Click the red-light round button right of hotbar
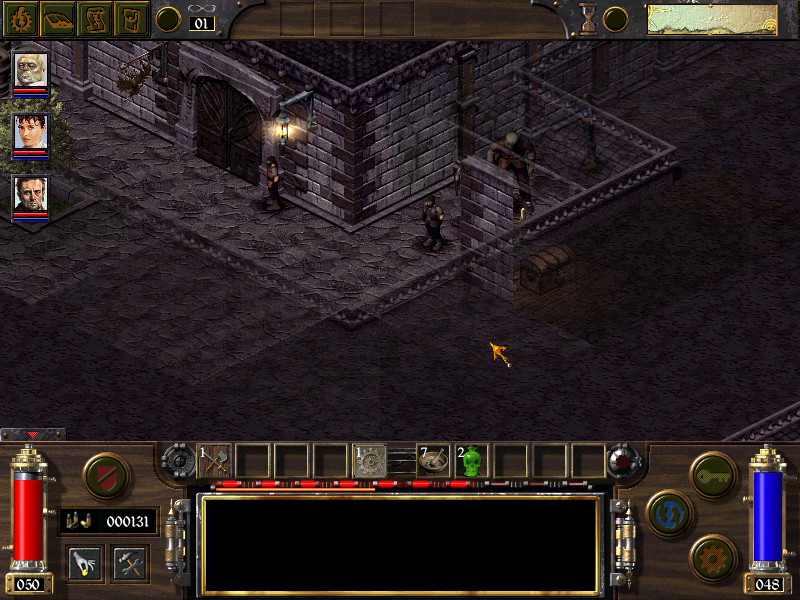The width and height of the screenshot is (800, 600). pos(626,461)
